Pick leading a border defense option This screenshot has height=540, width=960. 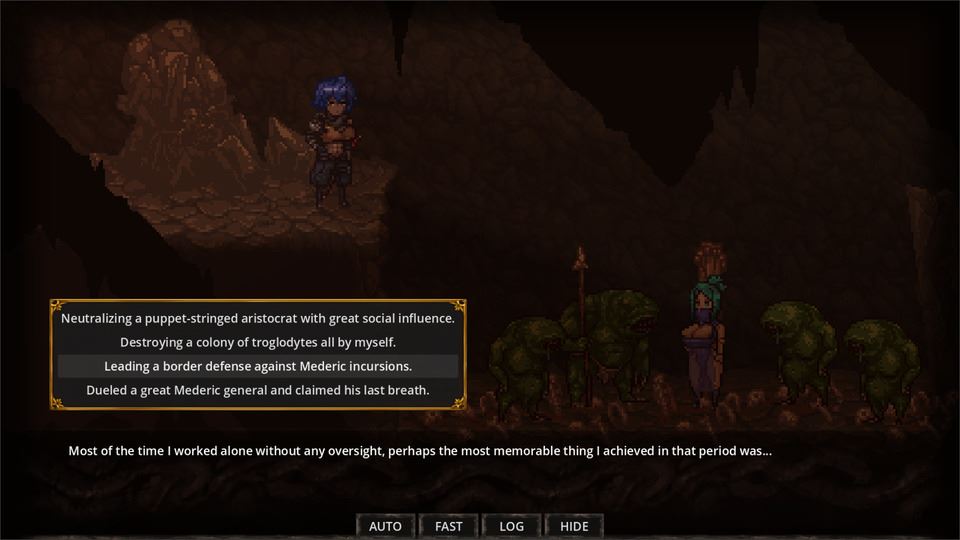(x=258, y=366)
